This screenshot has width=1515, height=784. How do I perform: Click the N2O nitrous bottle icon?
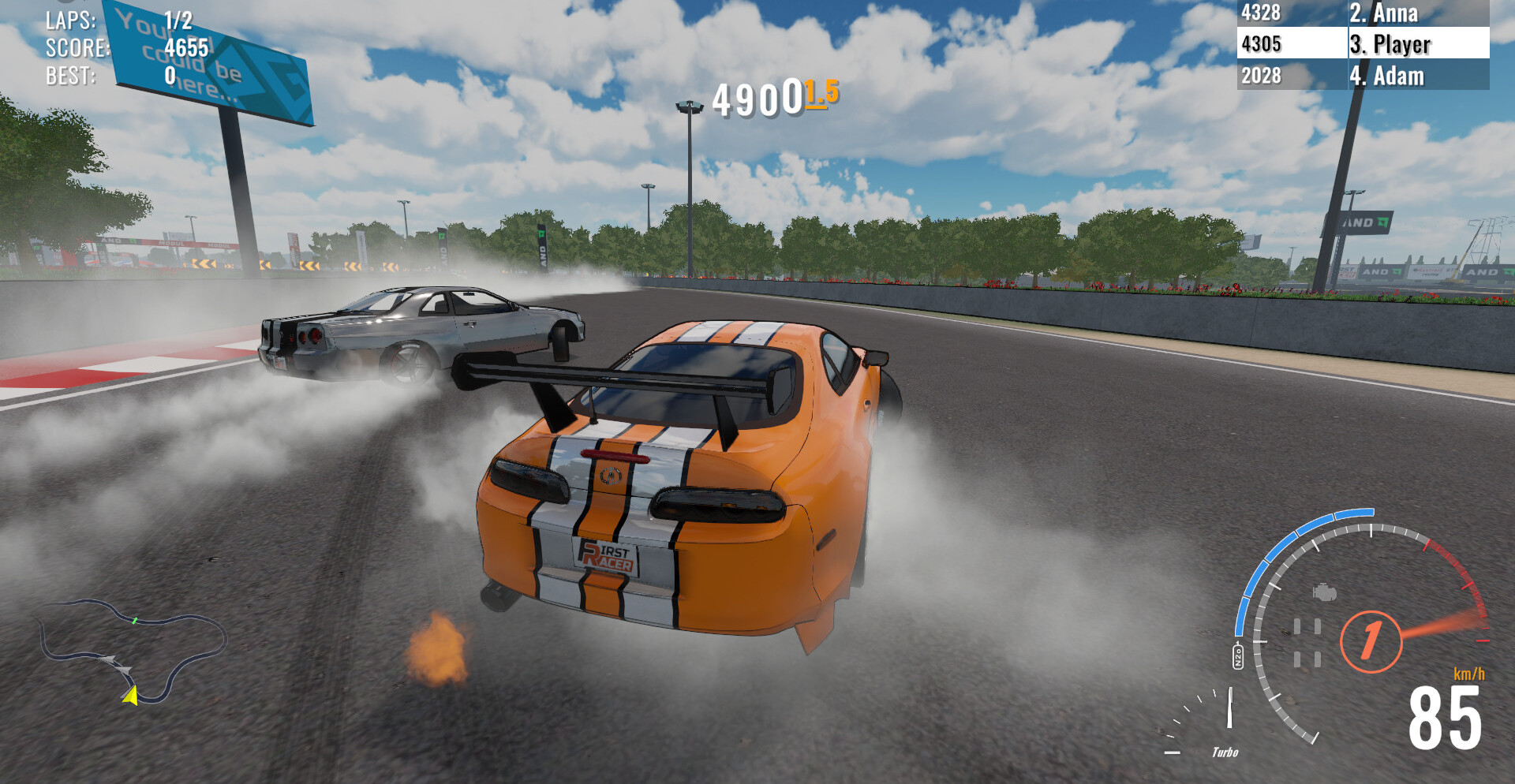point(1238,655)
